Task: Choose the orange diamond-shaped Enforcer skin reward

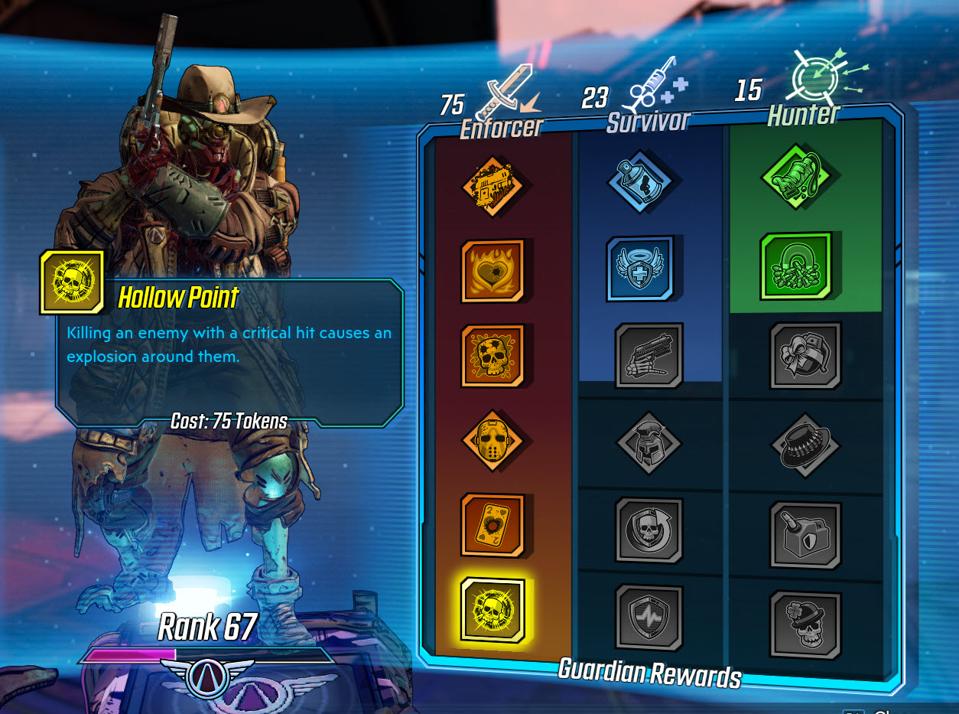Action: 493,187
